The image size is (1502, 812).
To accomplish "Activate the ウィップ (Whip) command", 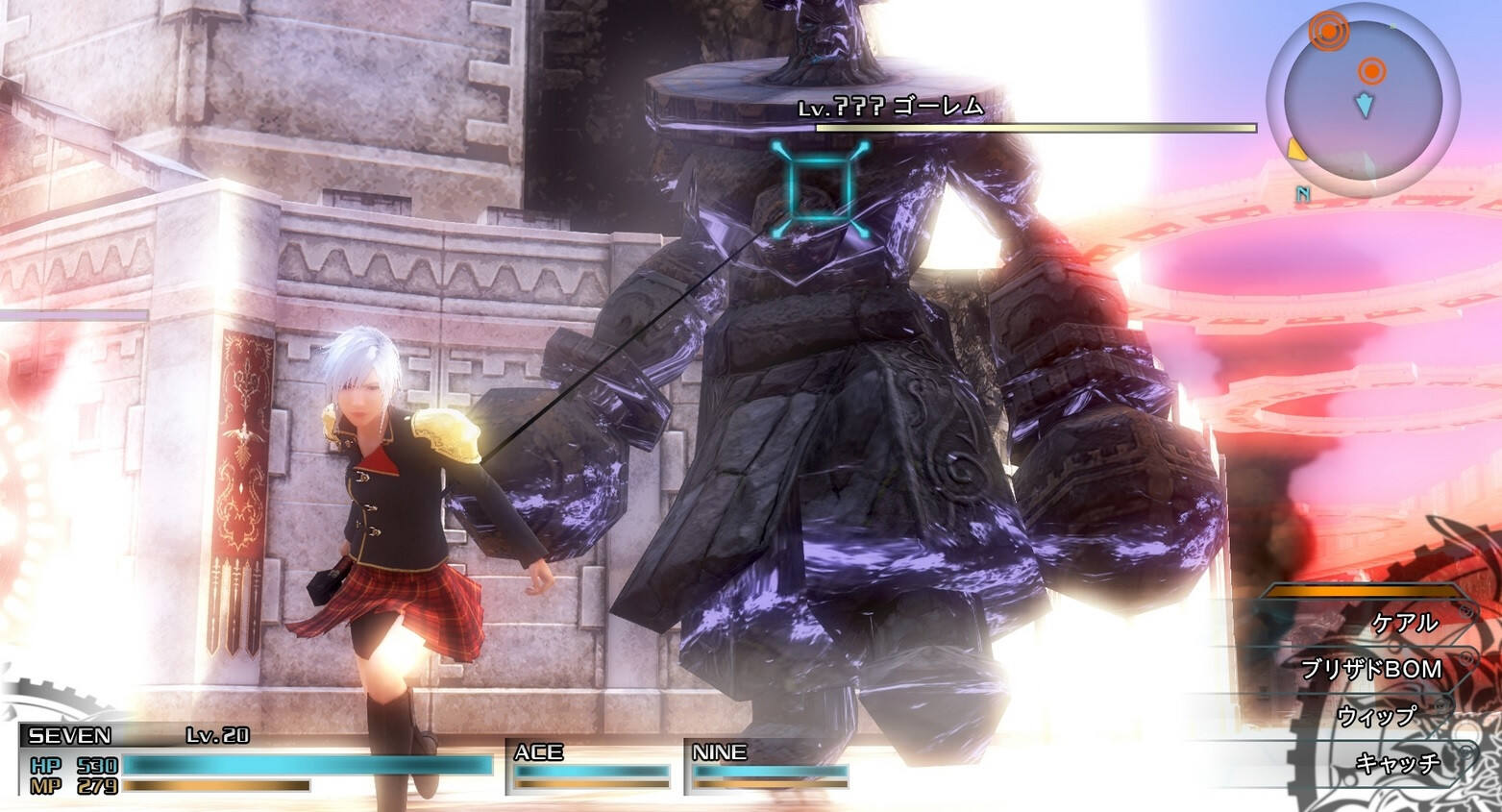I will 1376,716.
